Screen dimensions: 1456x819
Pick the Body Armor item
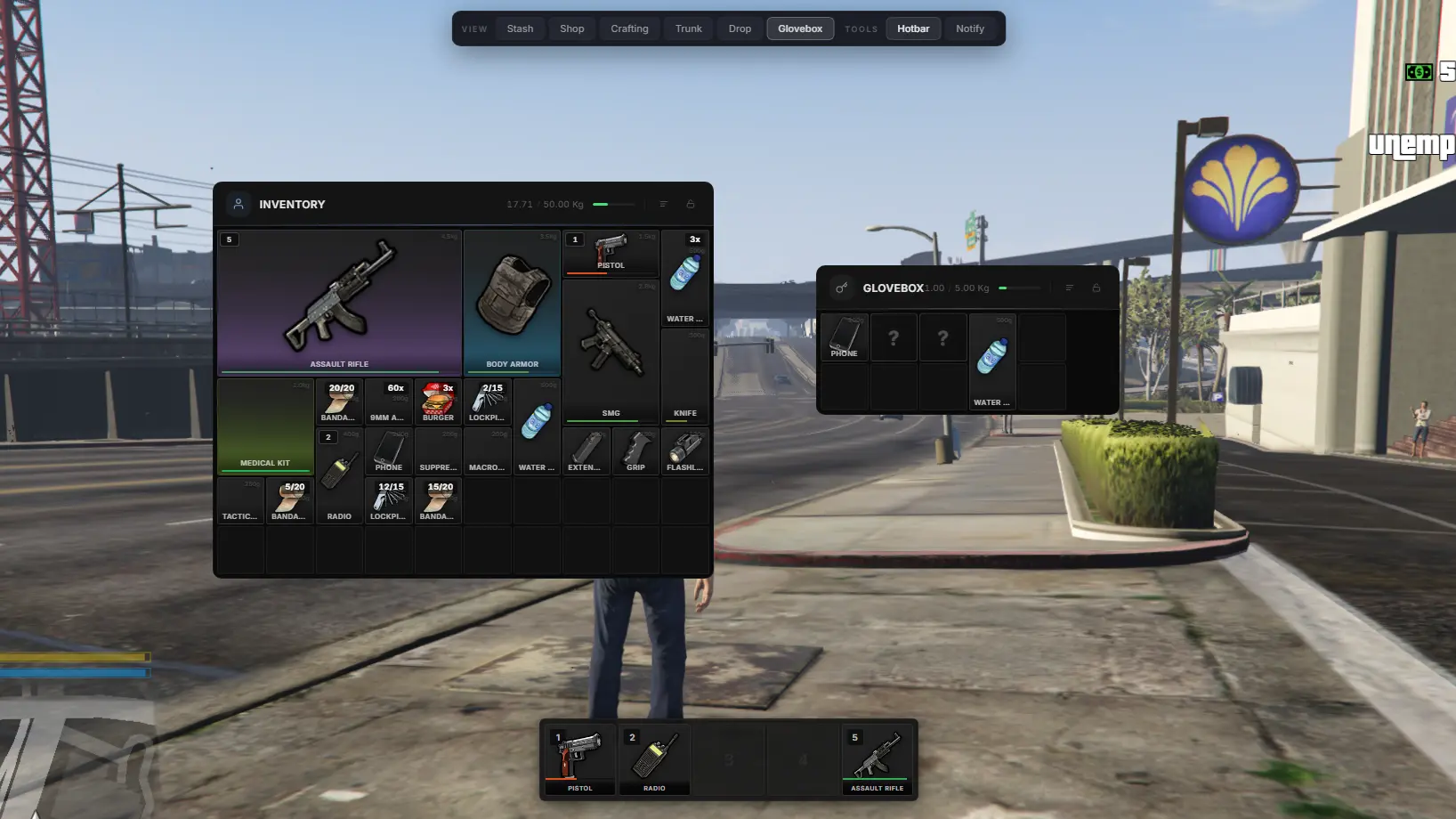(x=512, y=303)
